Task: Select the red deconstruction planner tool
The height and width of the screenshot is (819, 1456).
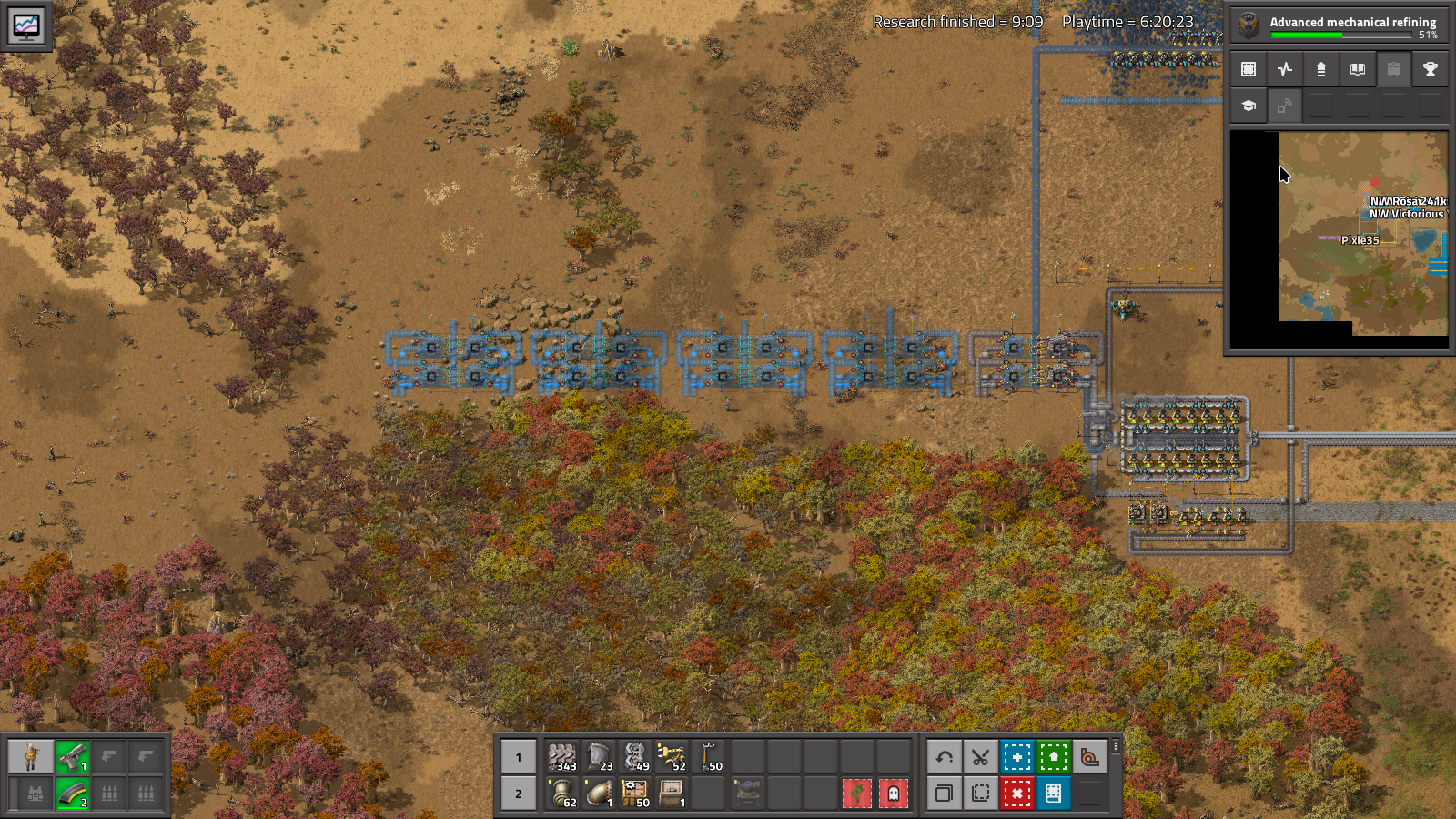Action: 1016,794
